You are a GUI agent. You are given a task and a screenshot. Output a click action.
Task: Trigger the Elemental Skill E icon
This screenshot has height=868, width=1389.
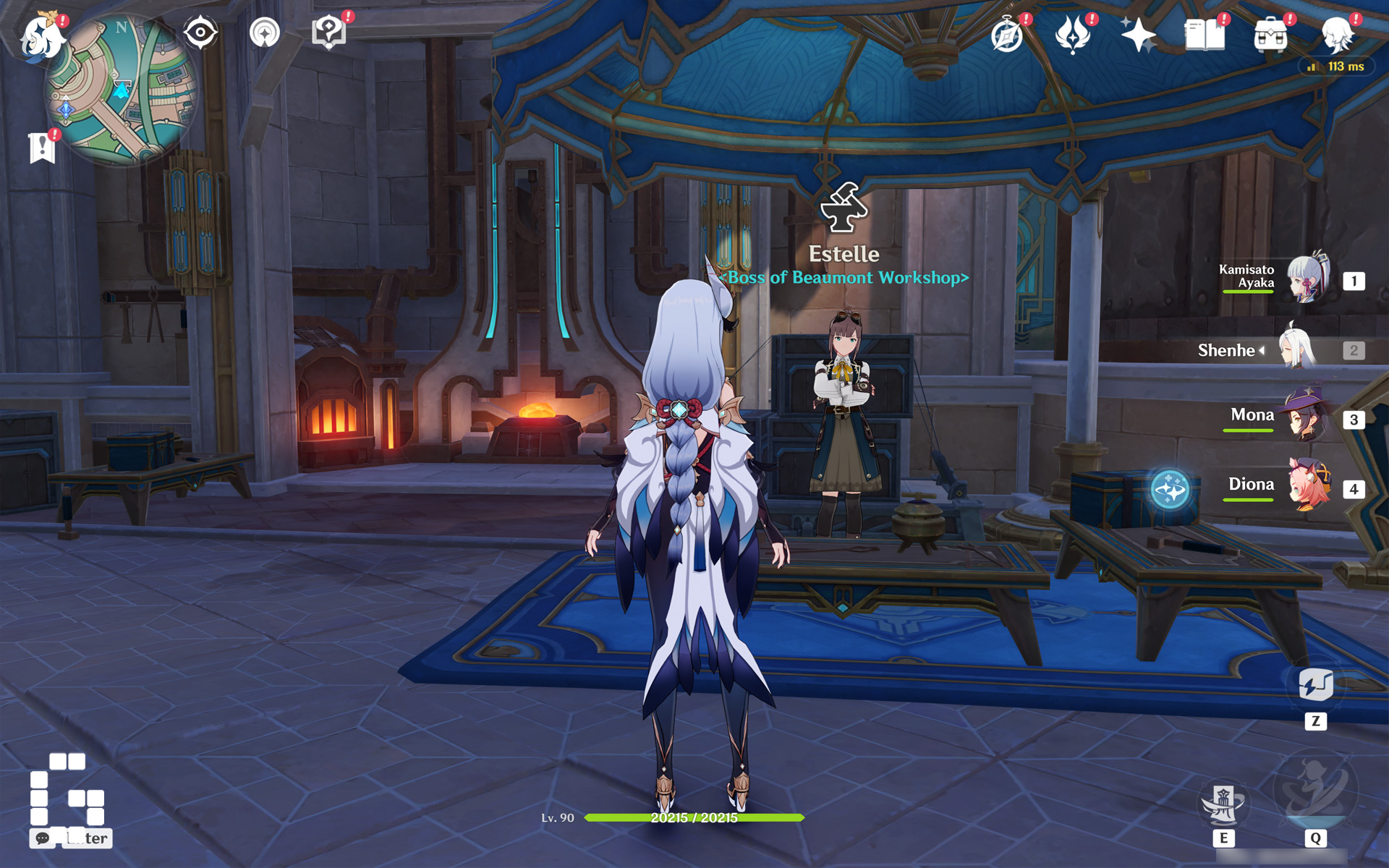(1226, 801)
